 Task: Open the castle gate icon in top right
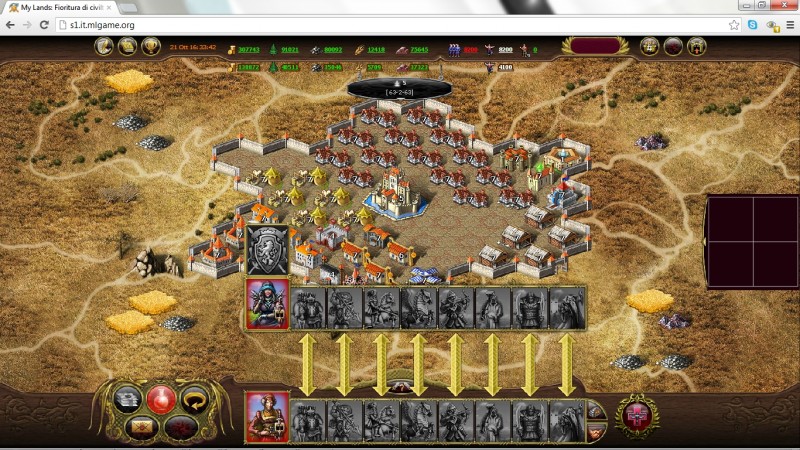(x=697, y=46)
